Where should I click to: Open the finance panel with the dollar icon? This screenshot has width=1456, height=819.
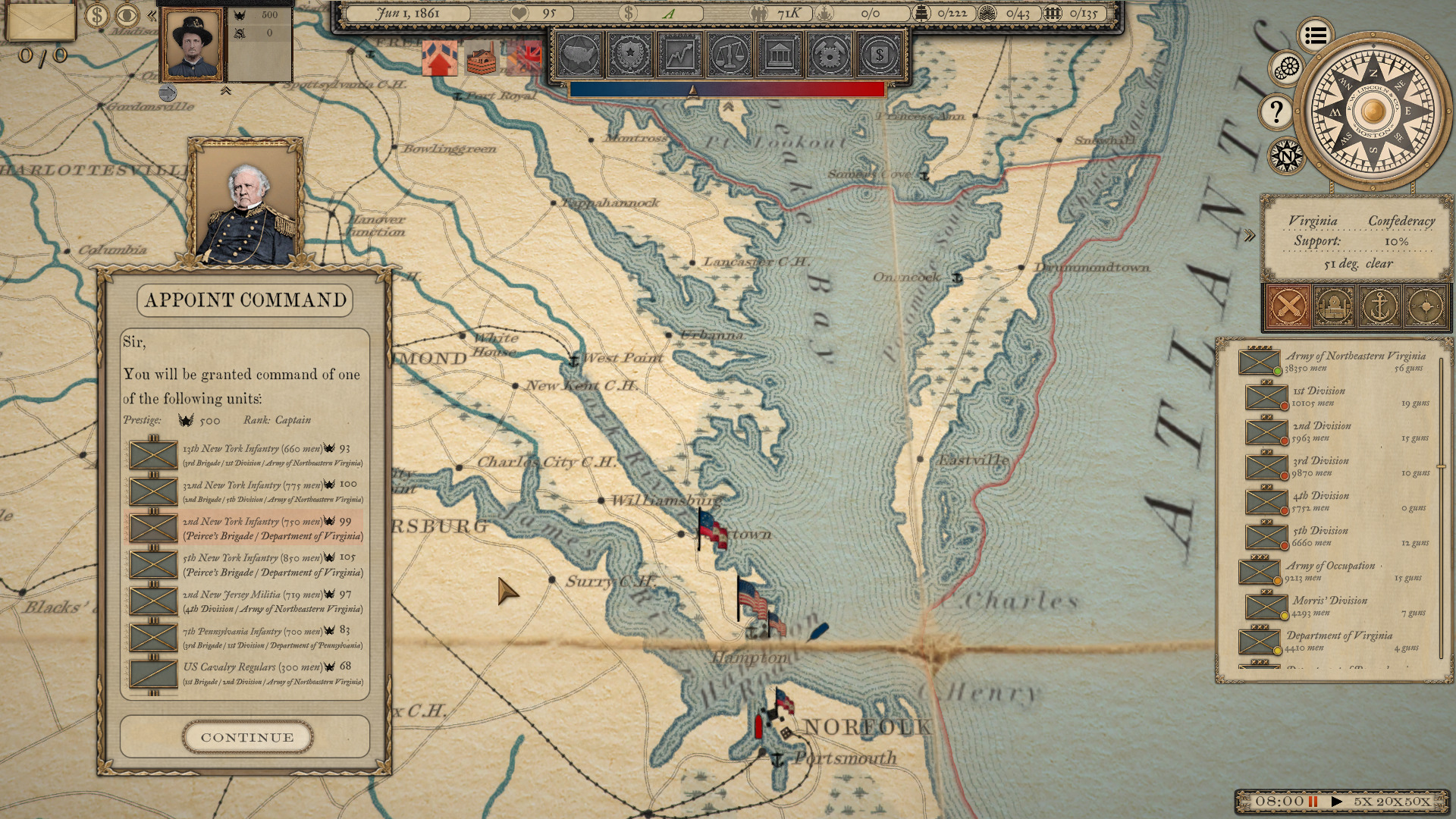(880, 55)
